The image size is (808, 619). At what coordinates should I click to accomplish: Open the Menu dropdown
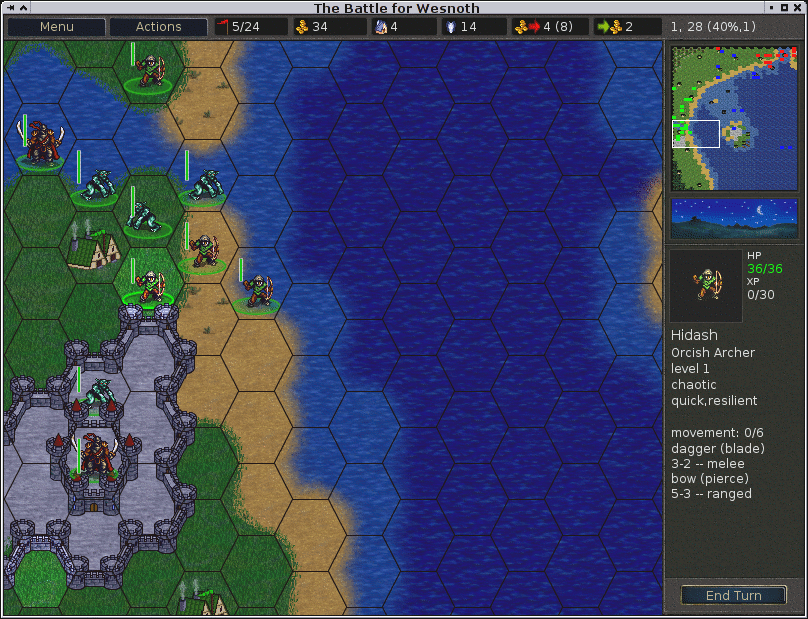tap(56, 27)
